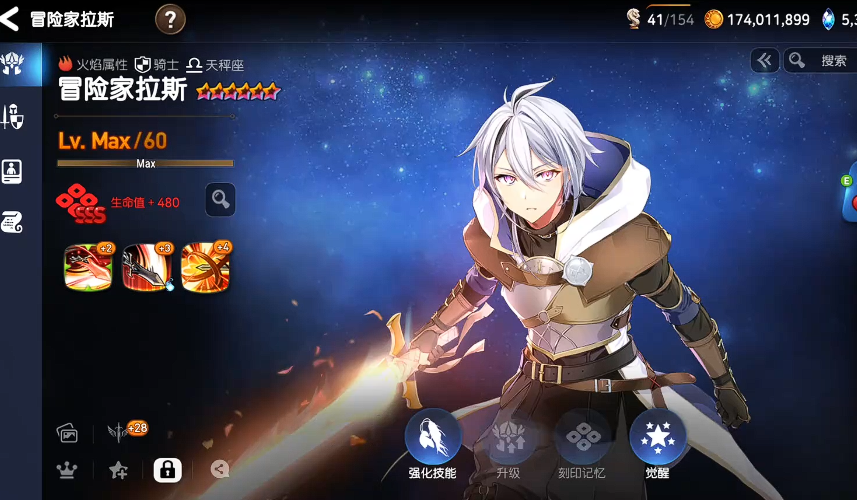Collapse the panel with the double-arrow button

(765, 61)
